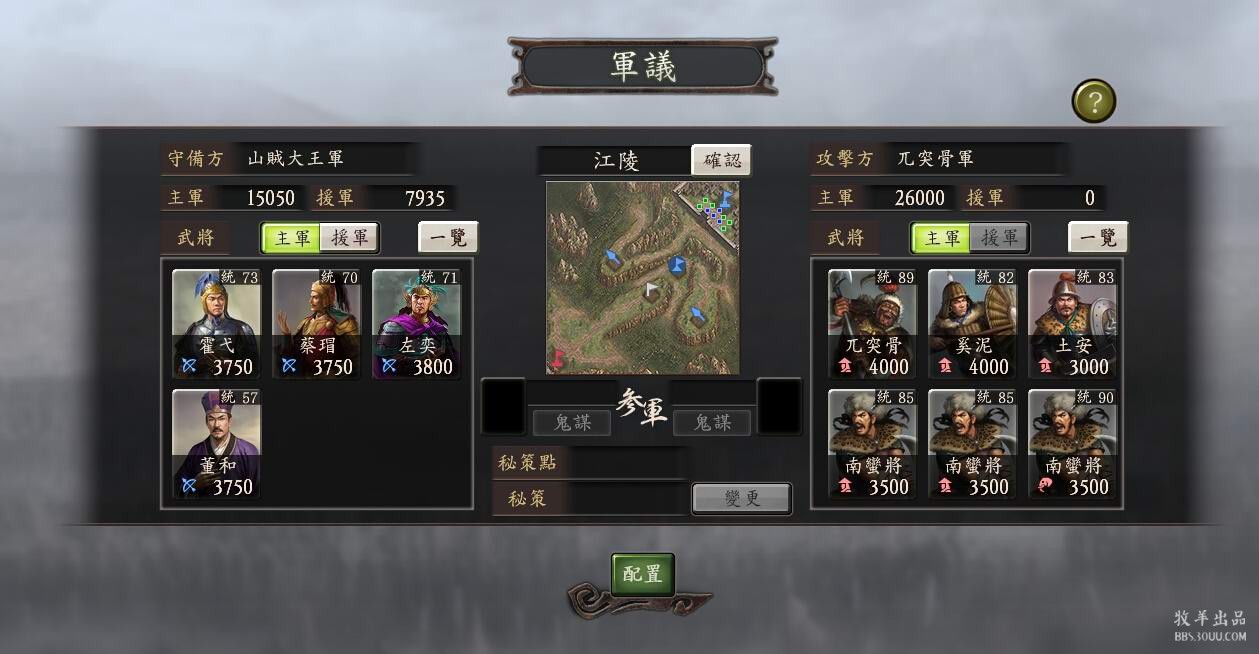The height and width of the screenshot is (654, 1259).
Task: Choose attacker officer 奚泥 card
Action: [972, 324]
